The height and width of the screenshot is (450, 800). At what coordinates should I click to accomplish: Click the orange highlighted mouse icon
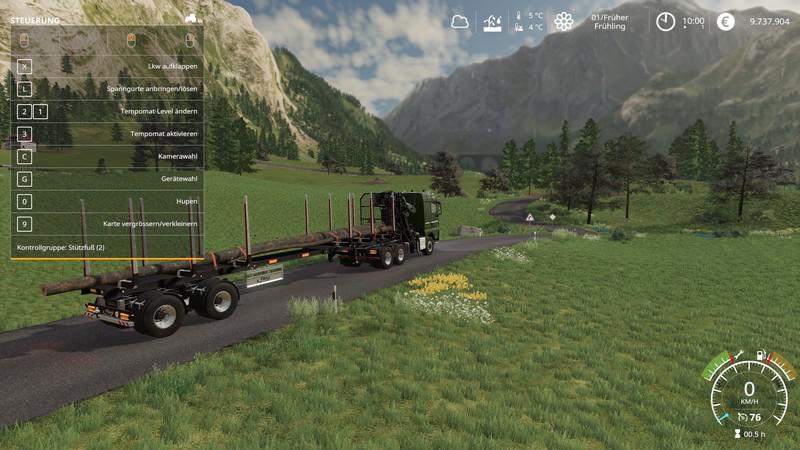click(x=131, y=40)
